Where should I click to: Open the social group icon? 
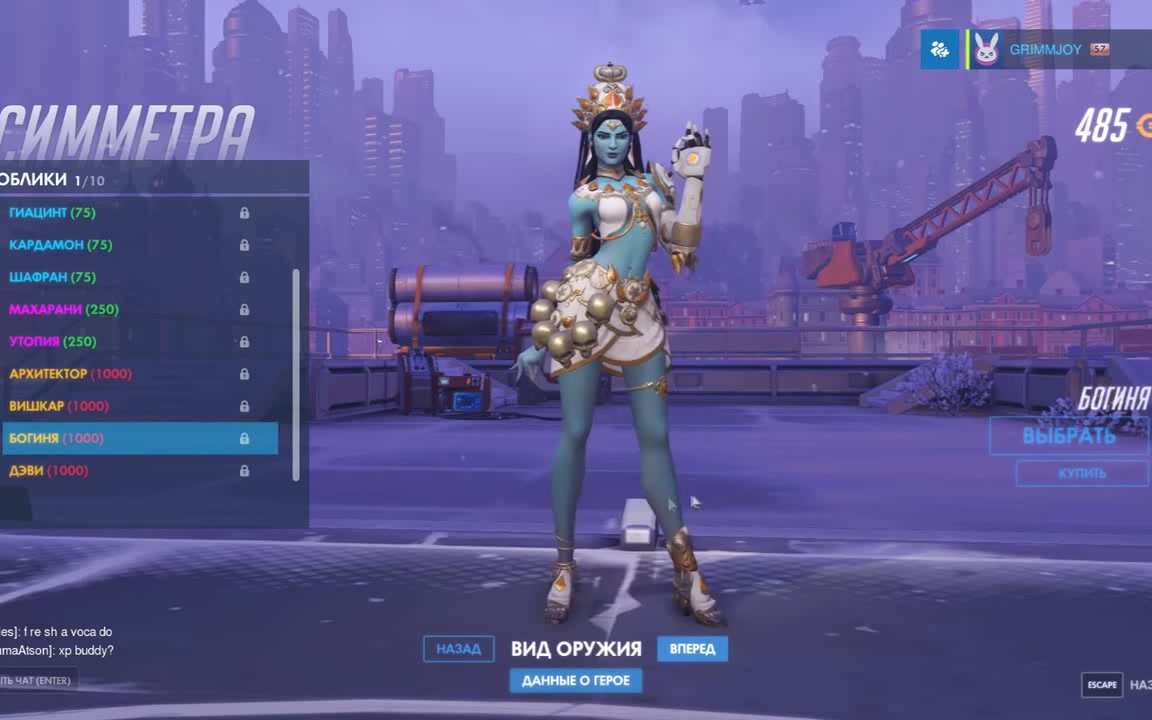tap(940, 49)
